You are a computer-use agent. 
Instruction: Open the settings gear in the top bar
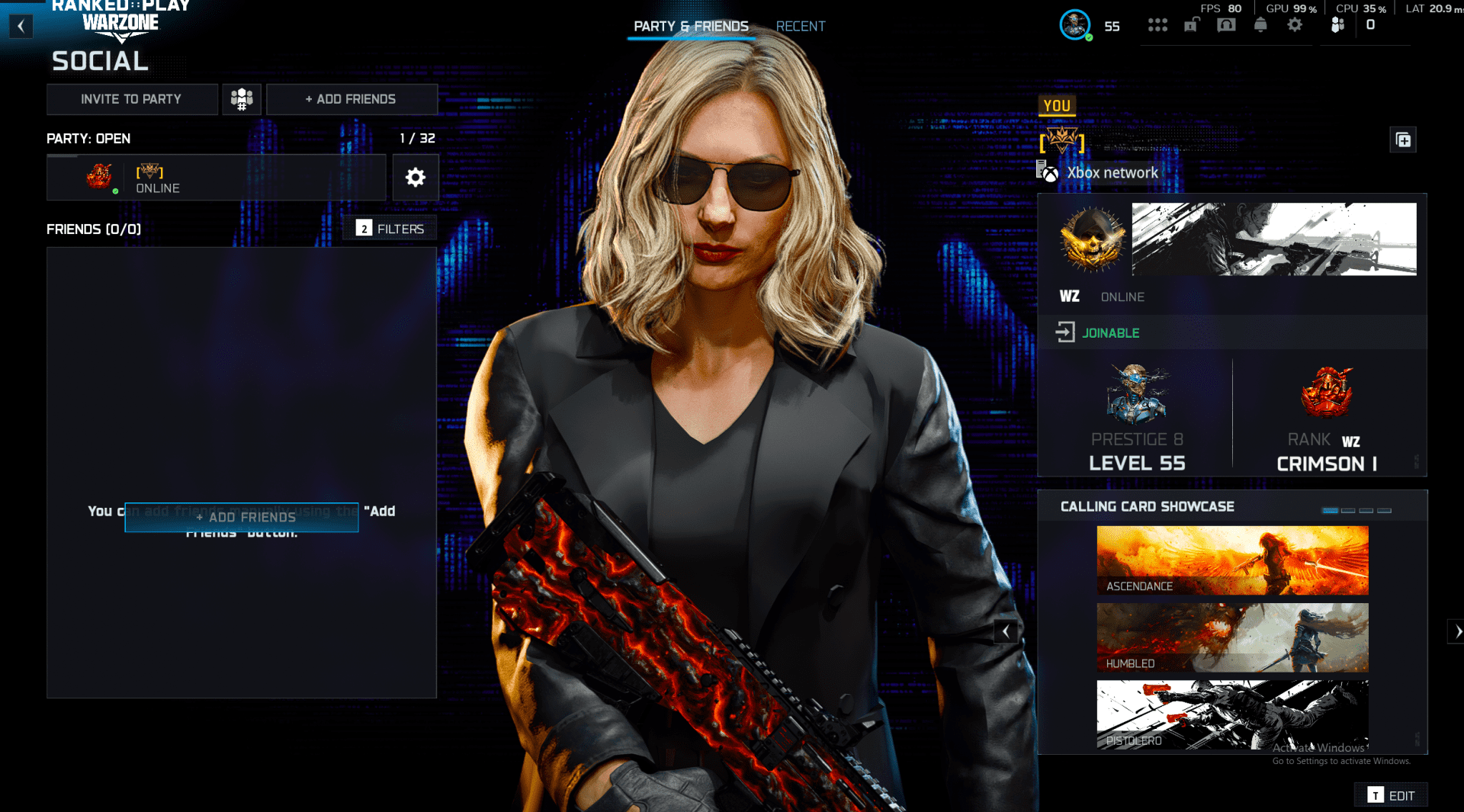[1294, 24]
